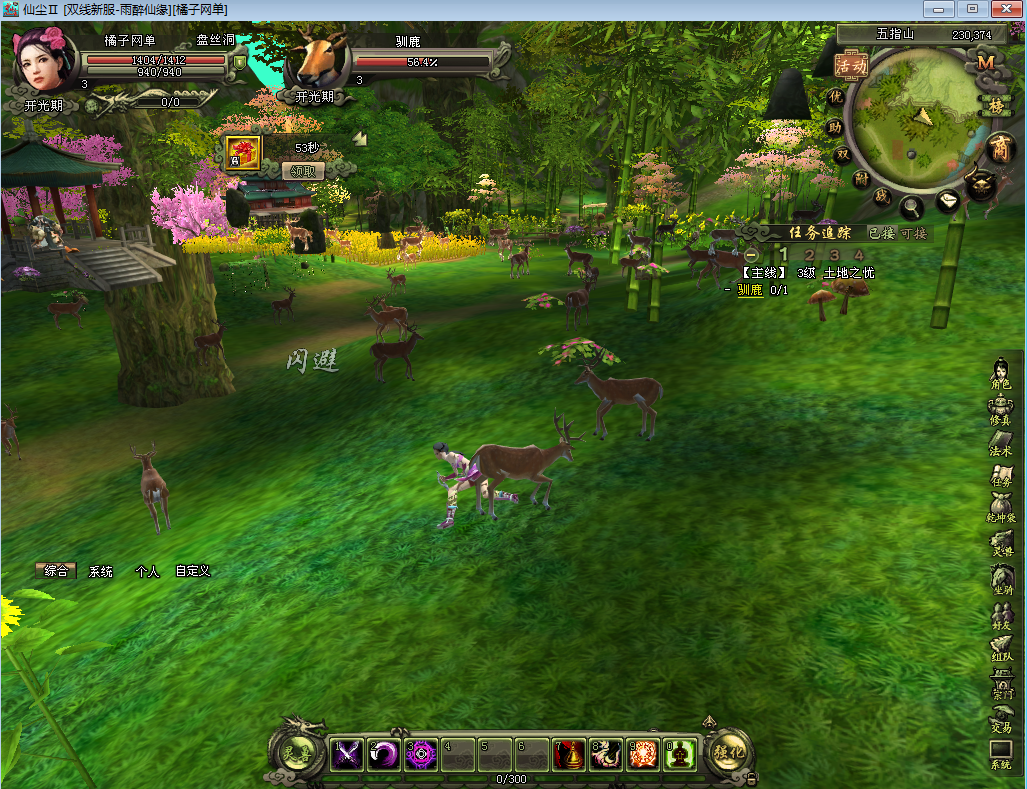Screen dimensions: 1027x789
Task: Claim the gift reward with 领取 button
Action: 303,170
